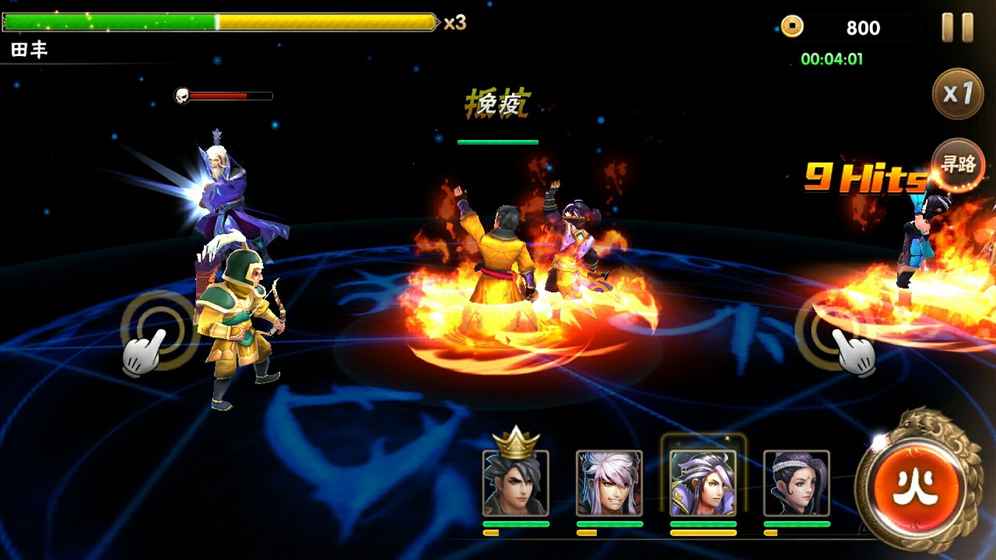Pause the battle
Viewport: 996px width, 560px height.
tap(957, 28)
